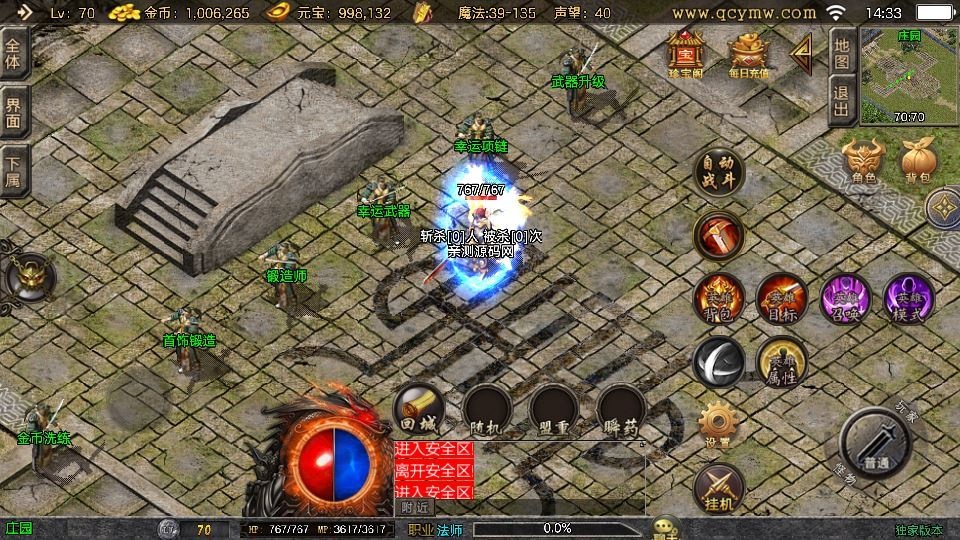Screen dimensions: 960x540
Task: Collapse the top icons with the gold arrow
Action: 801,53
